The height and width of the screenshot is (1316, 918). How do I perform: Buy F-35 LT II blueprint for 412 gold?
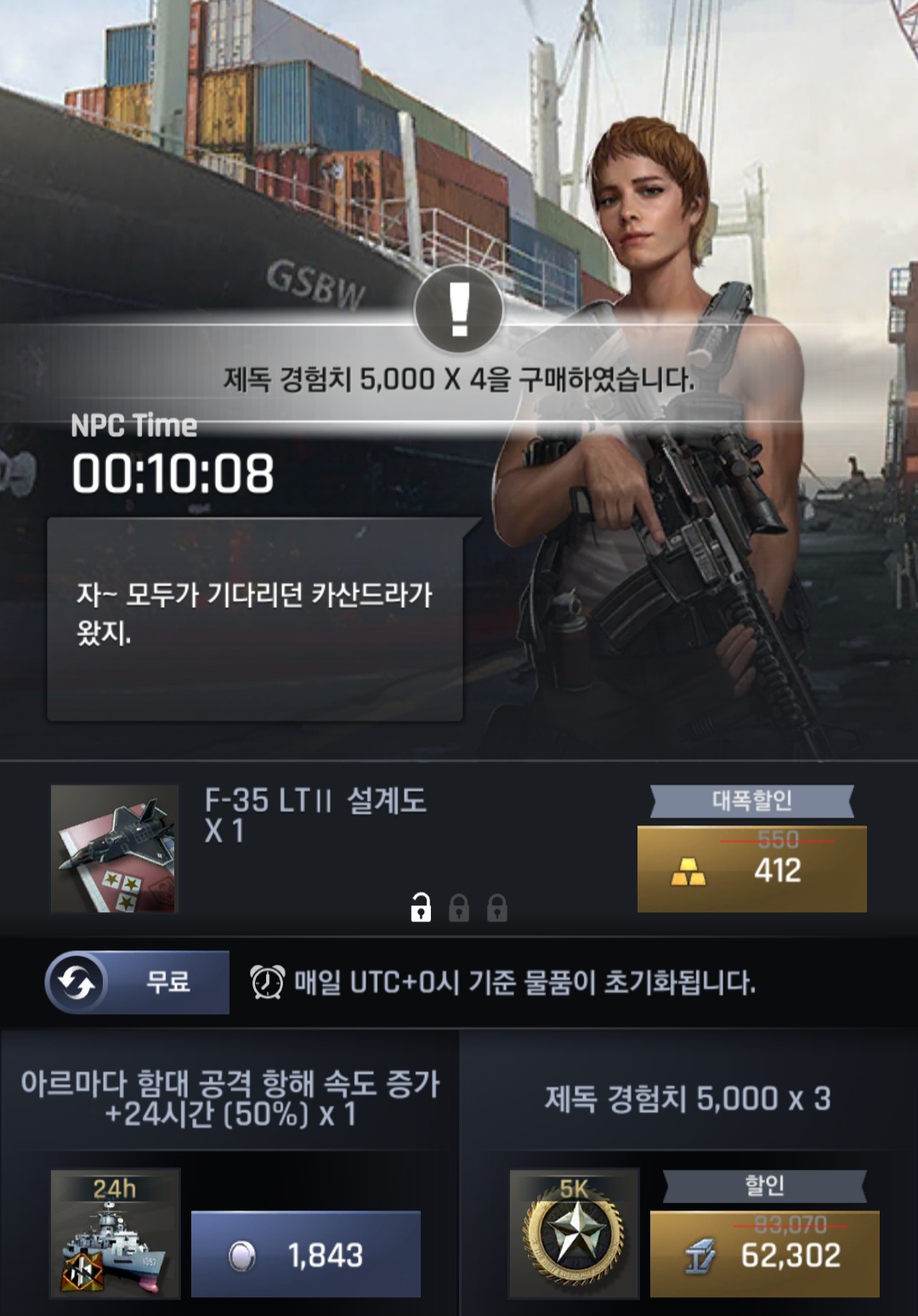(751, 869)
